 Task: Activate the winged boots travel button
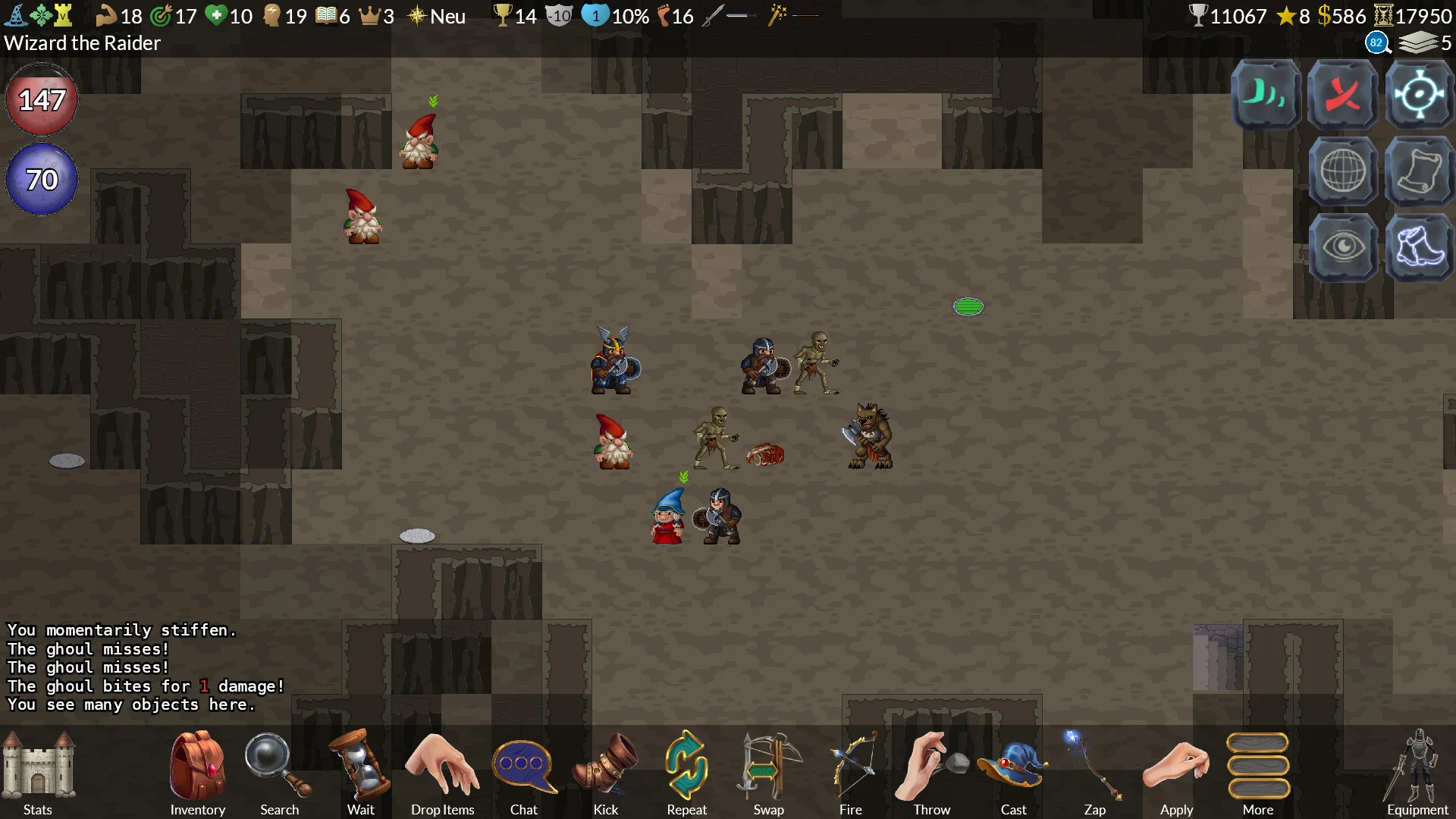(x=1419, y=247)
